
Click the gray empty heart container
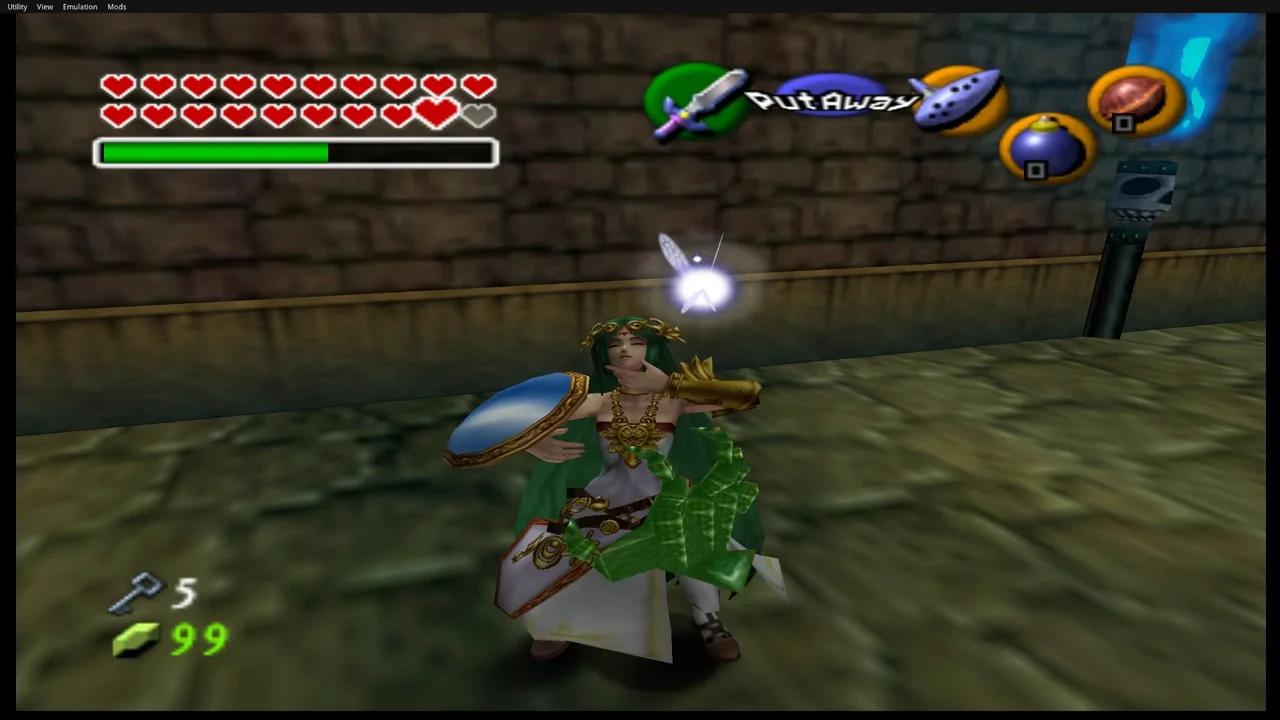478,115
